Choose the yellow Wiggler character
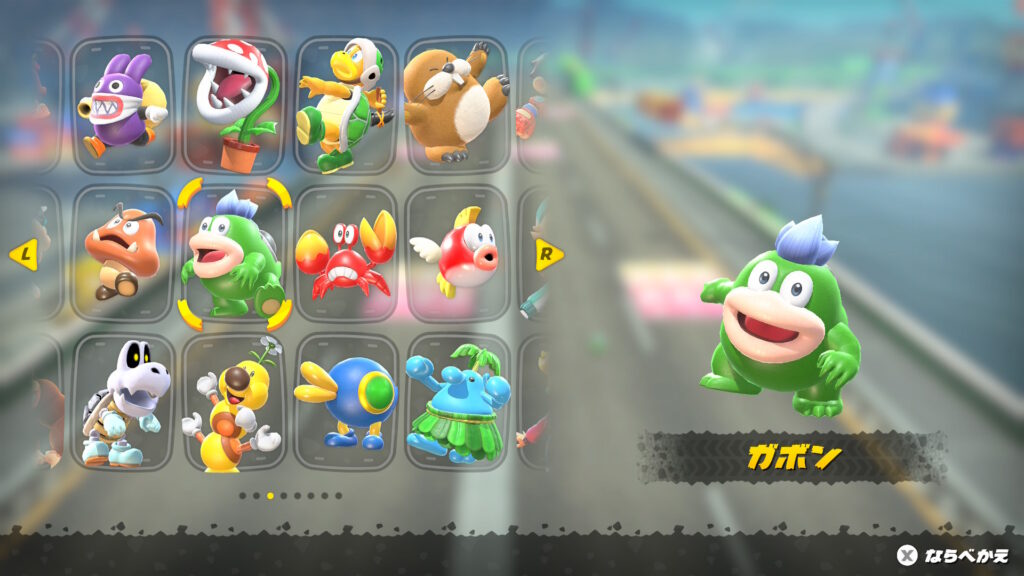This screenshot has width=1024, height=576. tap(234, 402)
